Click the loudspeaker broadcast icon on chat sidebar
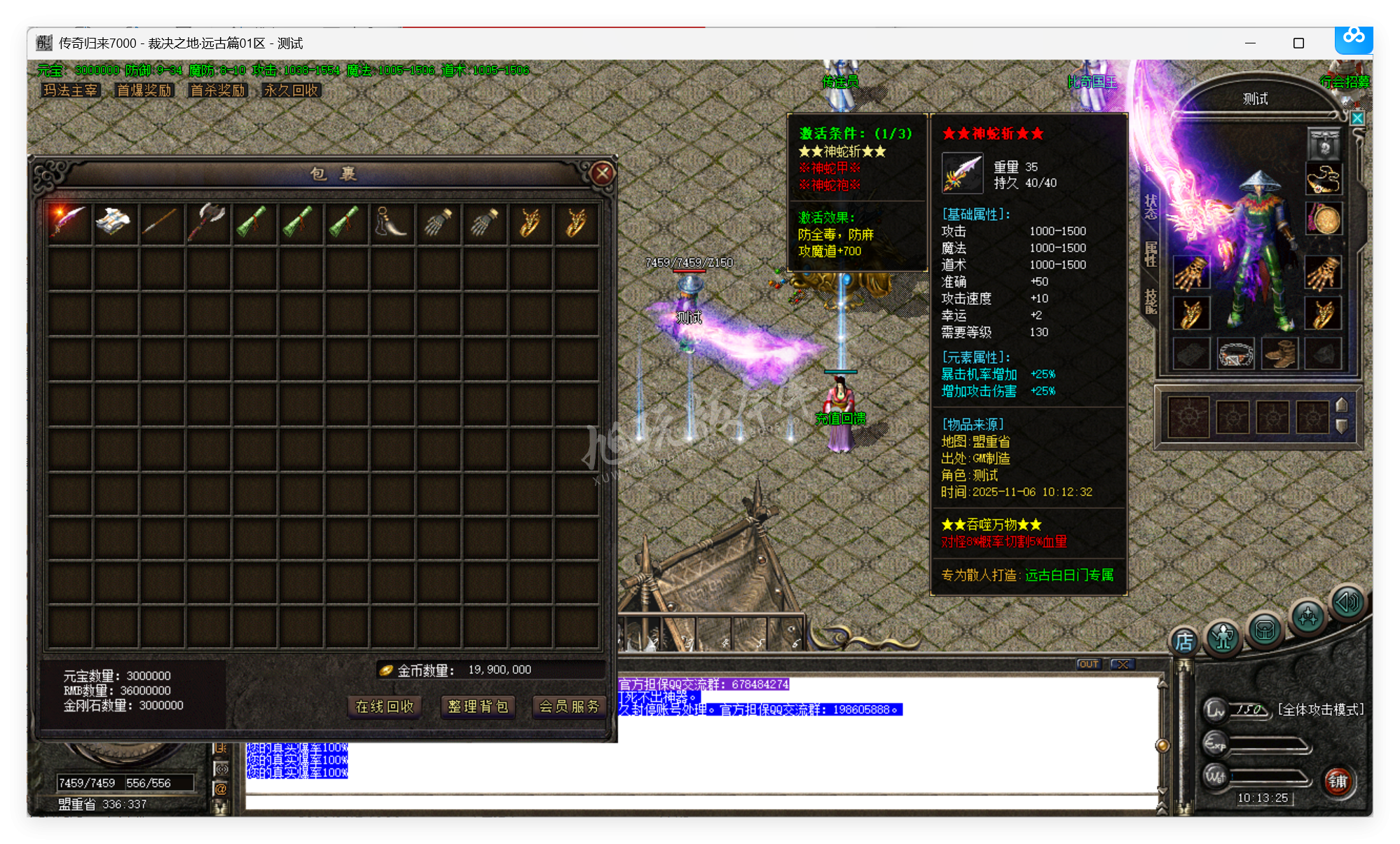The height and width of the screenshot is (844, 1400). [221, 768]
